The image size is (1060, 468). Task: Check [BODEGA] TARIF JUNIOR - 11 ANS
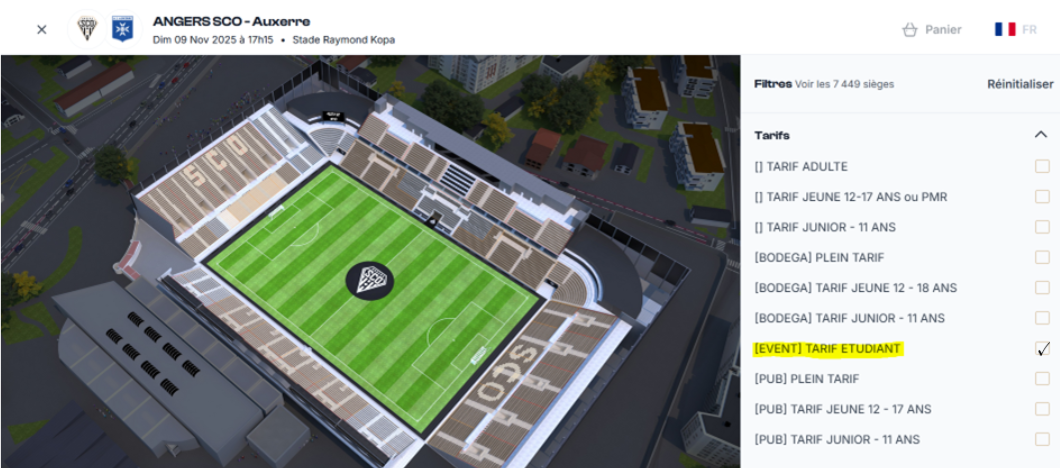[x=1042, y=318]
